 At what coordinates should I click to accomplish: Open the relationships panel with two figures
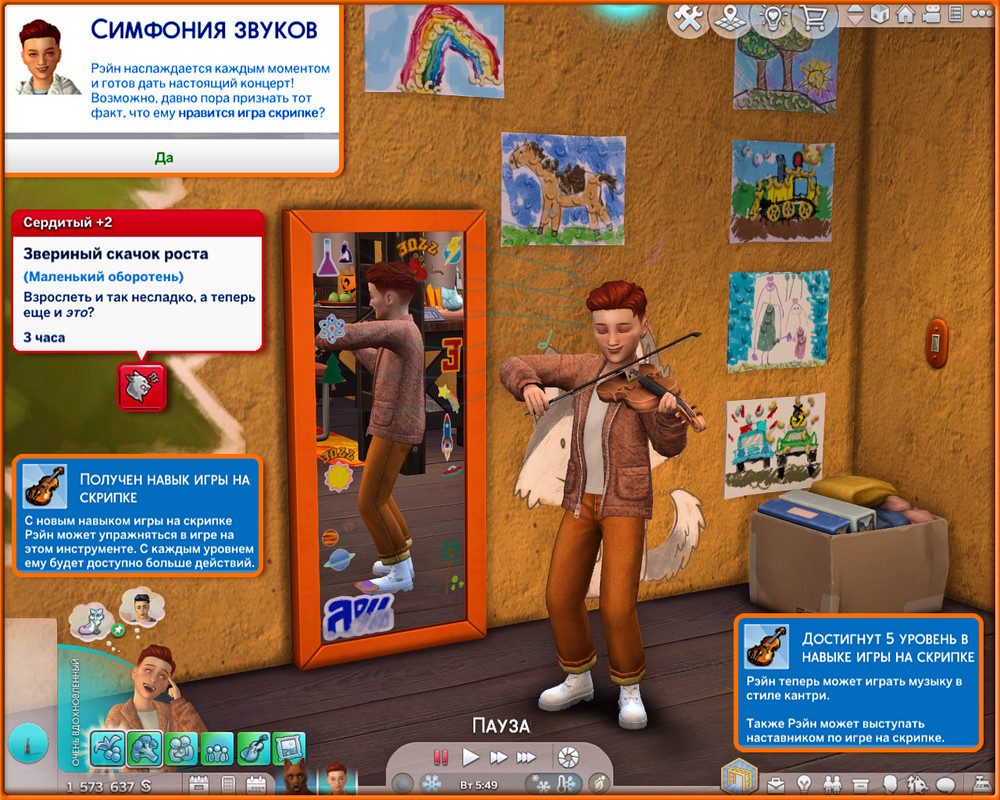point(831,783)
